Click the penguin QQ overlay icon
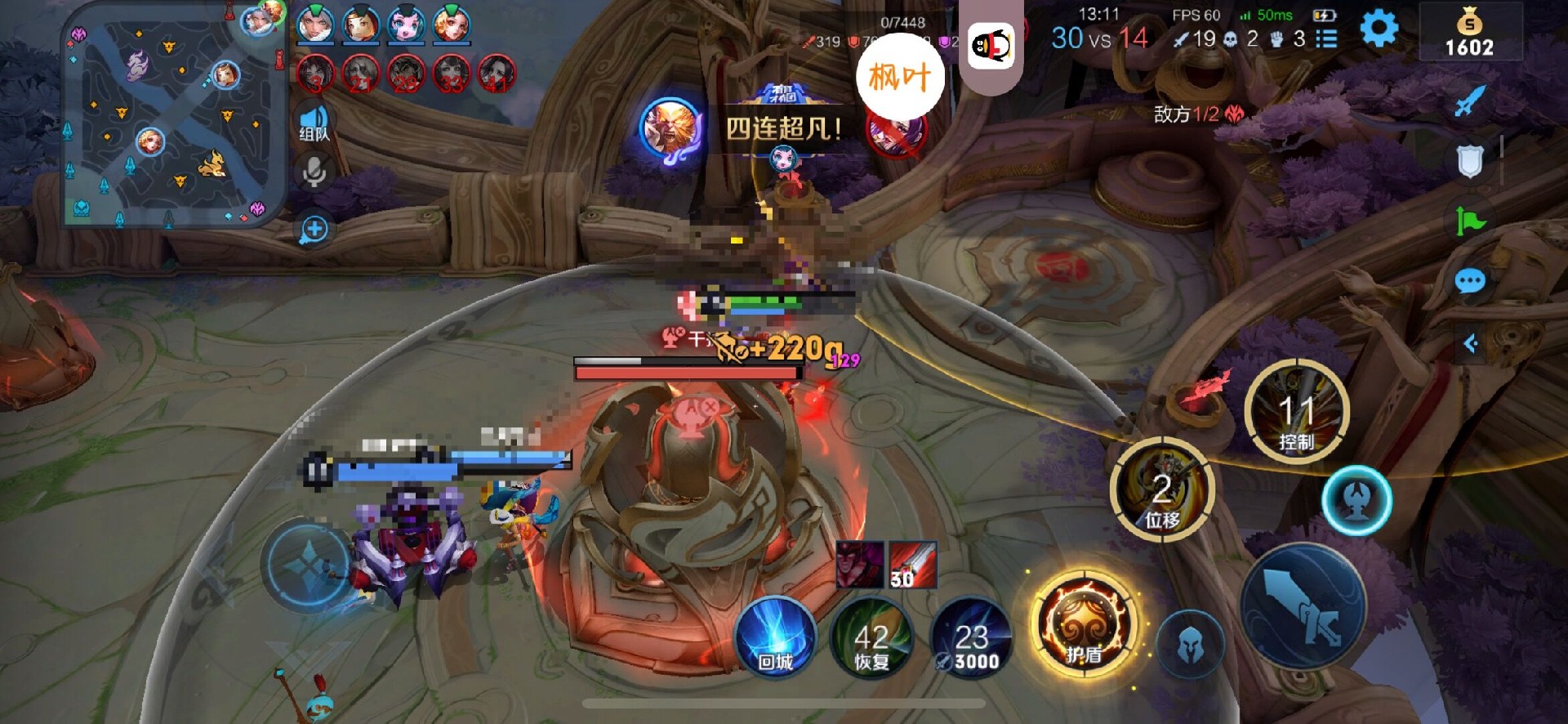This screenshot has width=1568, height=724. (x=991, y=46)
